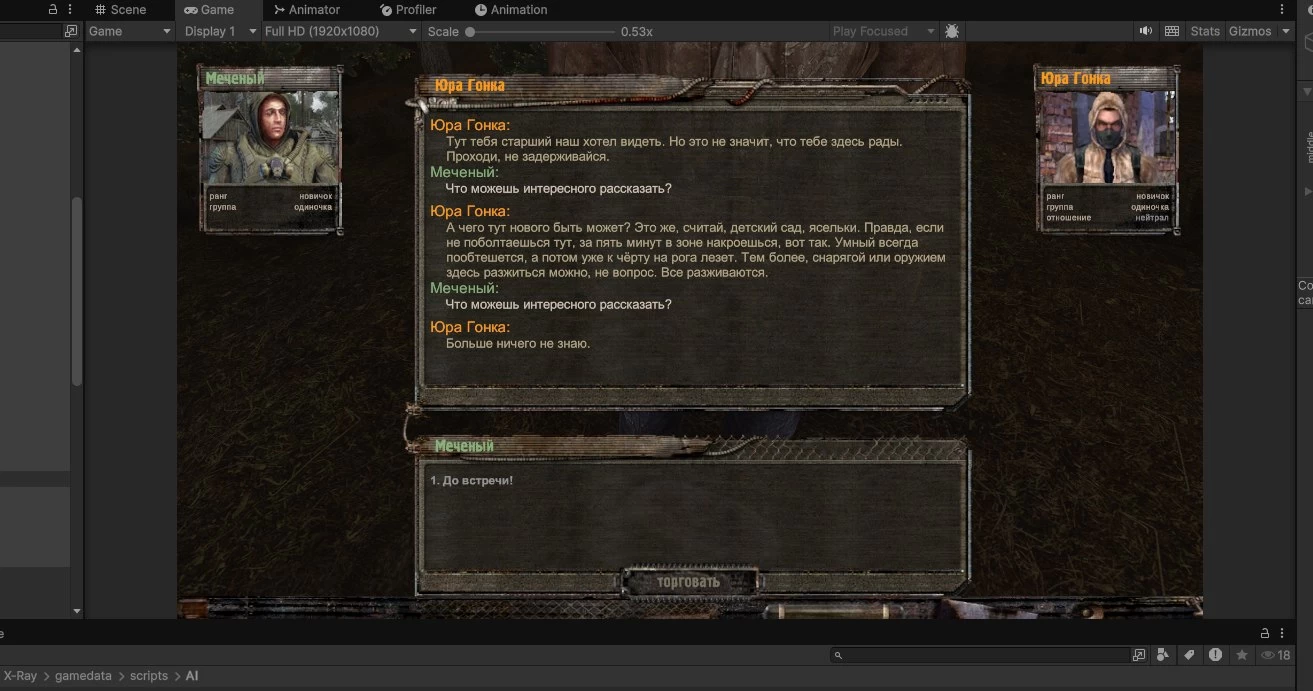
Task: Open trade with the "торговать" button
Action: pyautogui.click(x=689, y=582)
